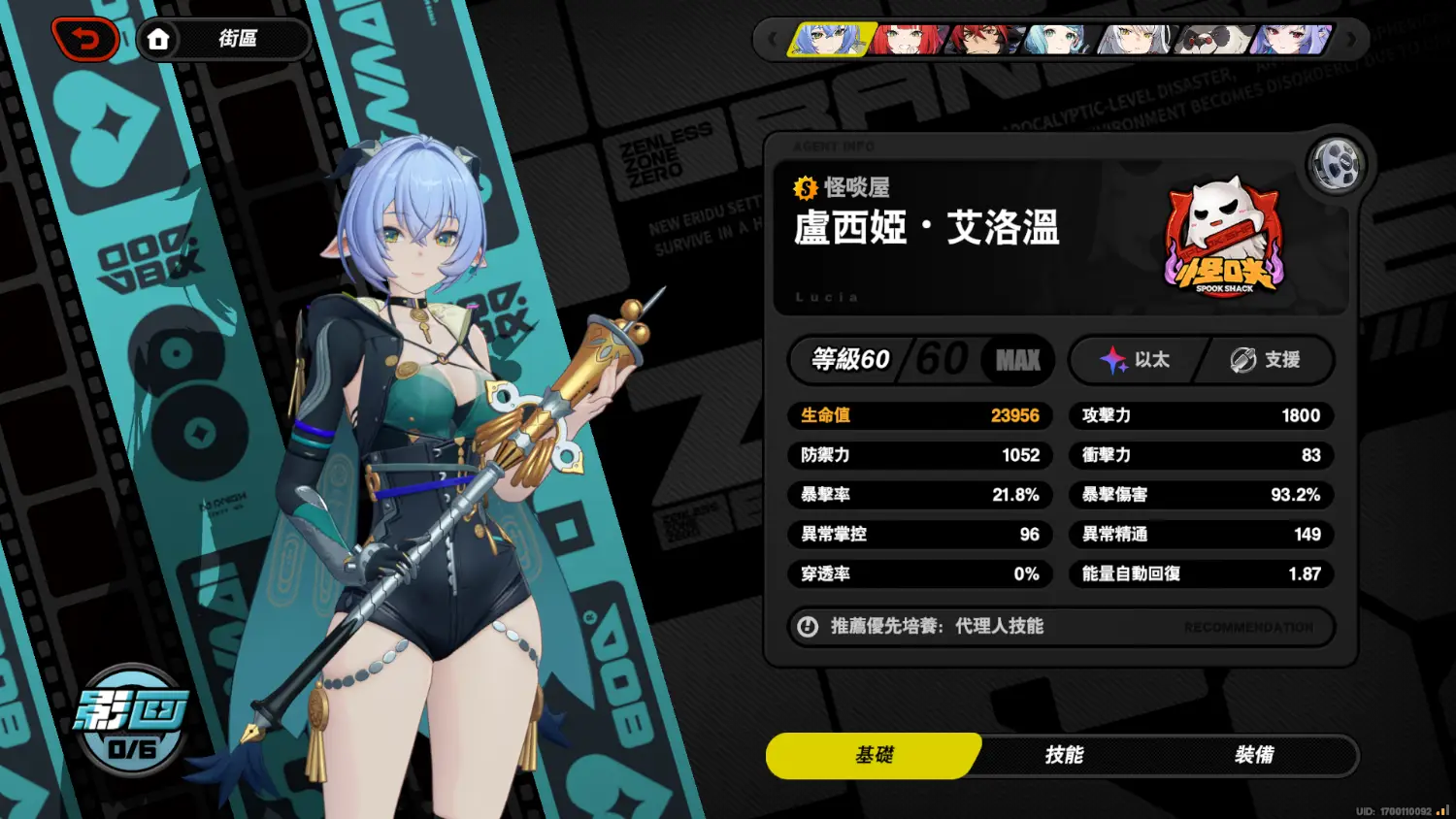Select the 基礎 tab
The image size is (1456, 819).
tap(874, 755)
